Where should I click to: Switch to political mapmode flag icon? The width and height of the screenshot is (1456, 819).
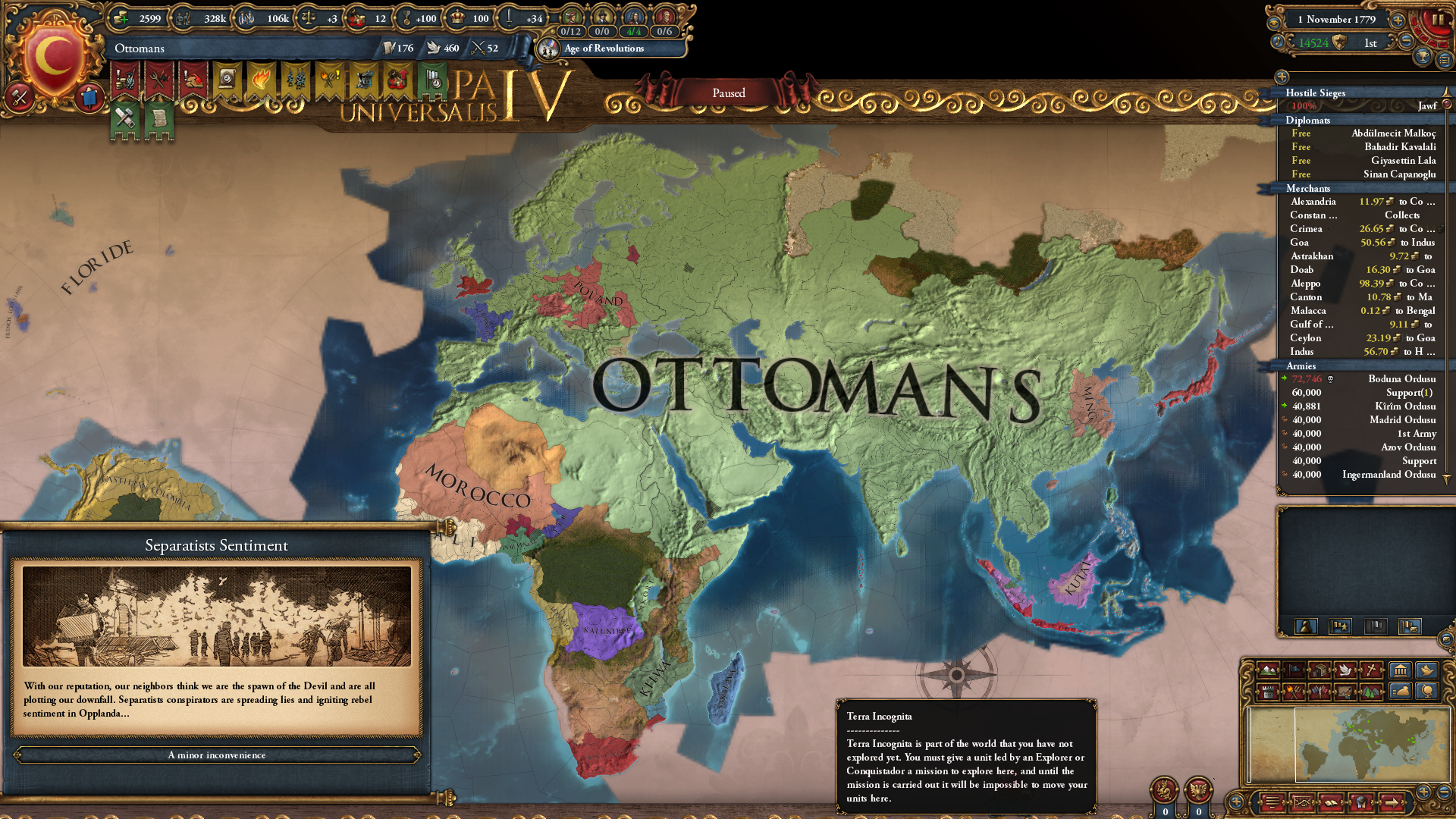pyautogui.click(x=1294, y=672)
